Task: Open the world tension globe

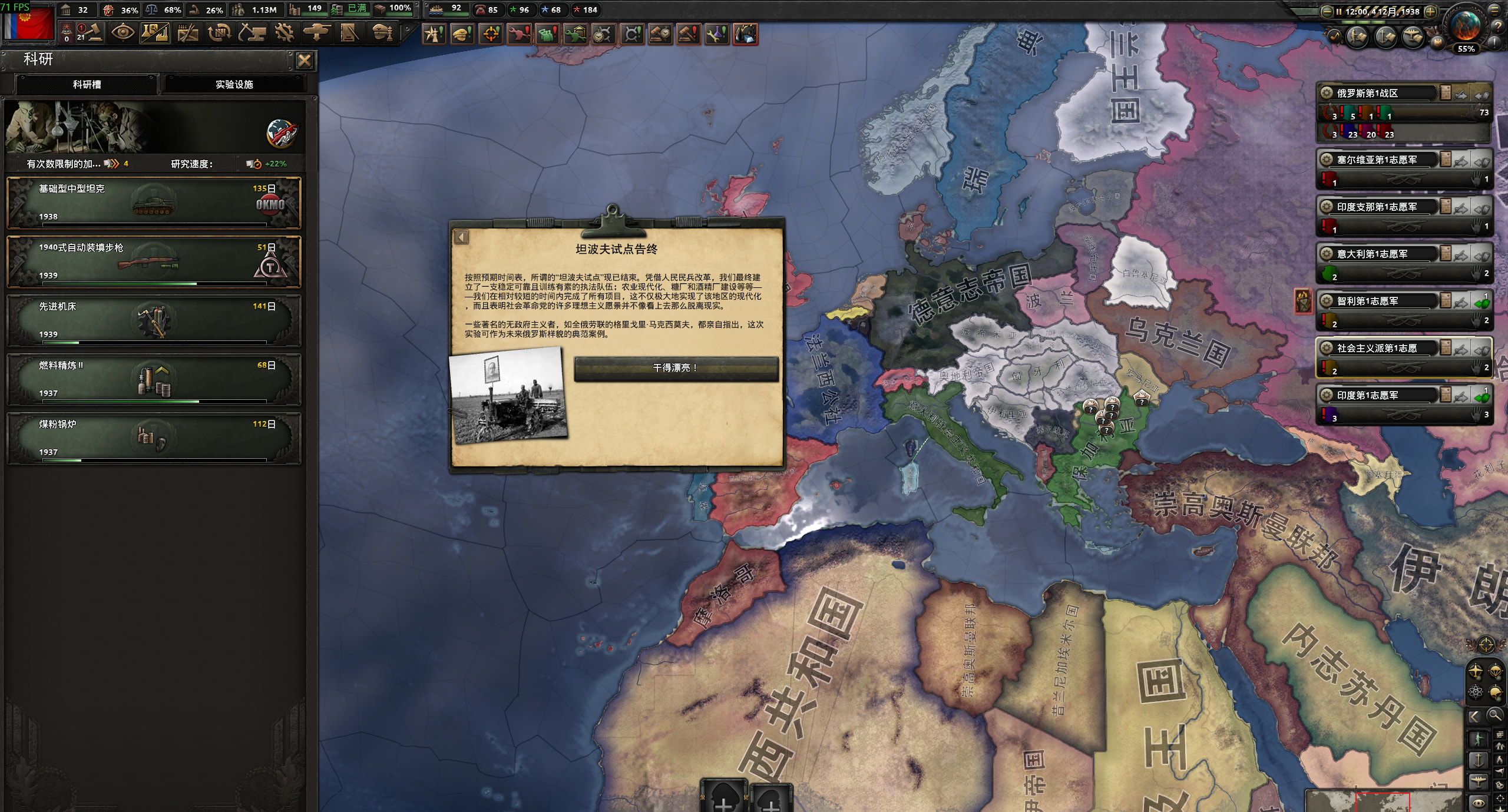Action: (x=1466, y=26)
